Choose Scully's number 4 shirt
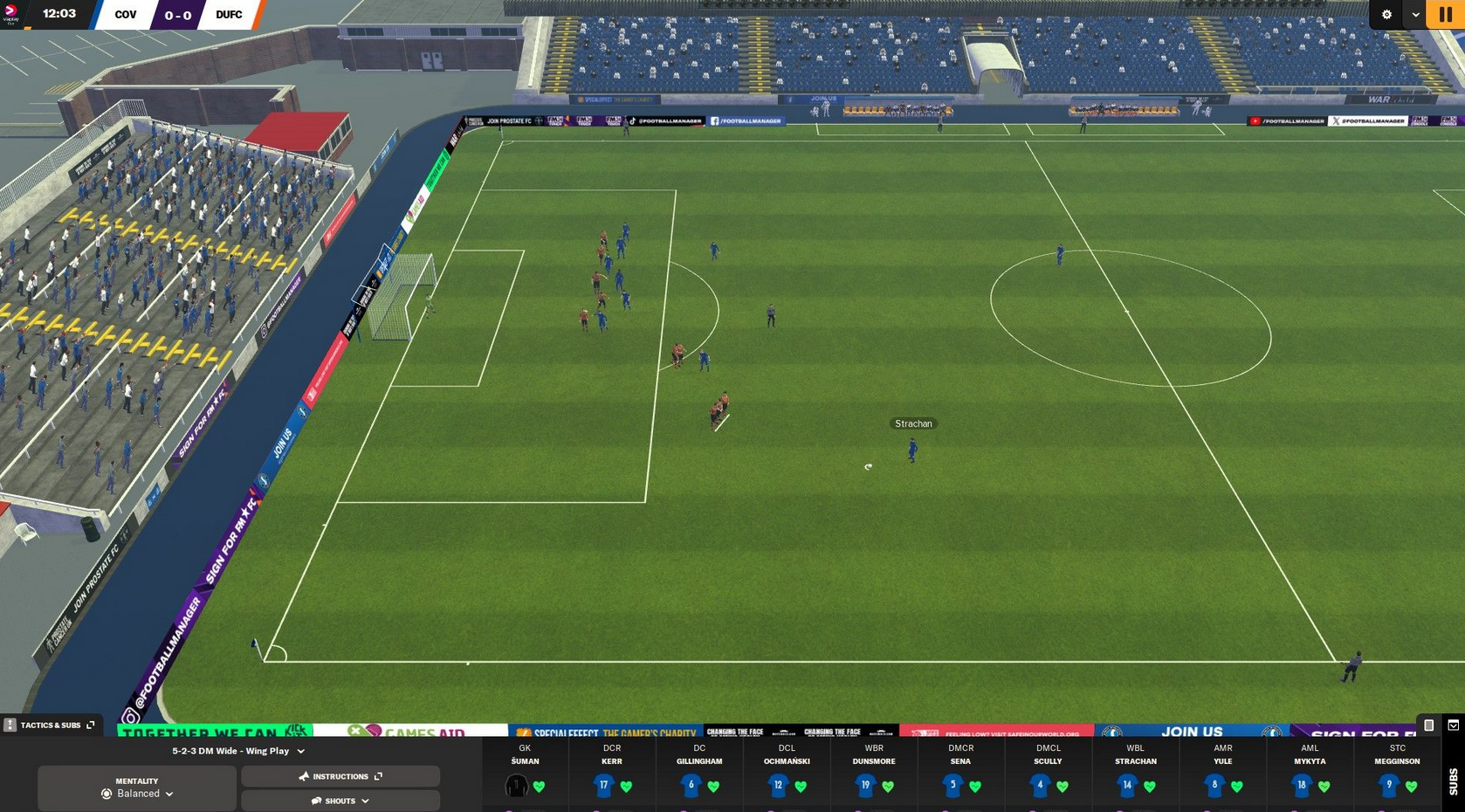The width and height of the screenshot is (1465, 812). 1041,785
